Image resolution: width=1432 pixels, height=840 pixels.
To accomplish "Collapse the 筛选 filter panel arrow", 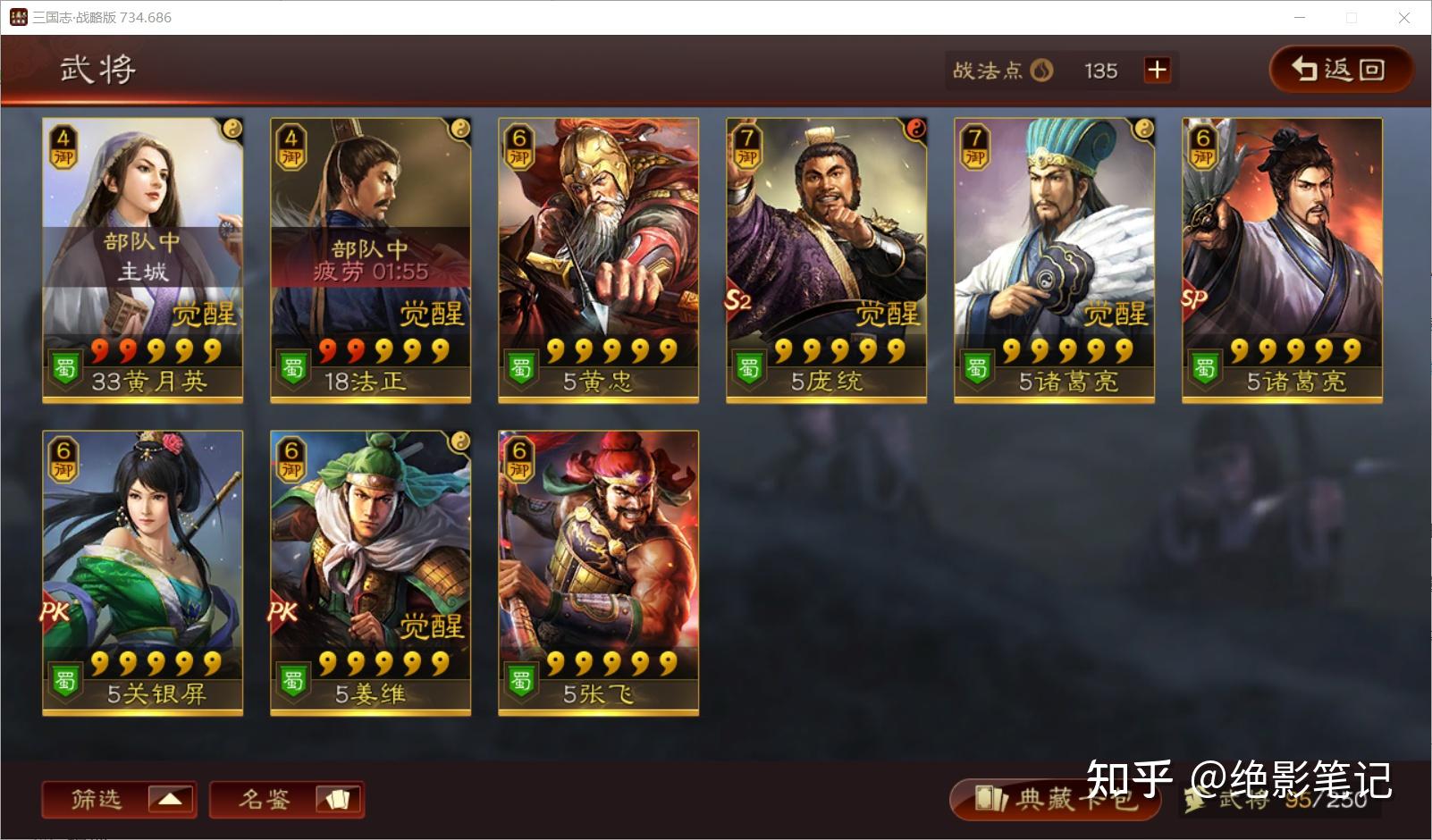I will (x=170, y=800).
